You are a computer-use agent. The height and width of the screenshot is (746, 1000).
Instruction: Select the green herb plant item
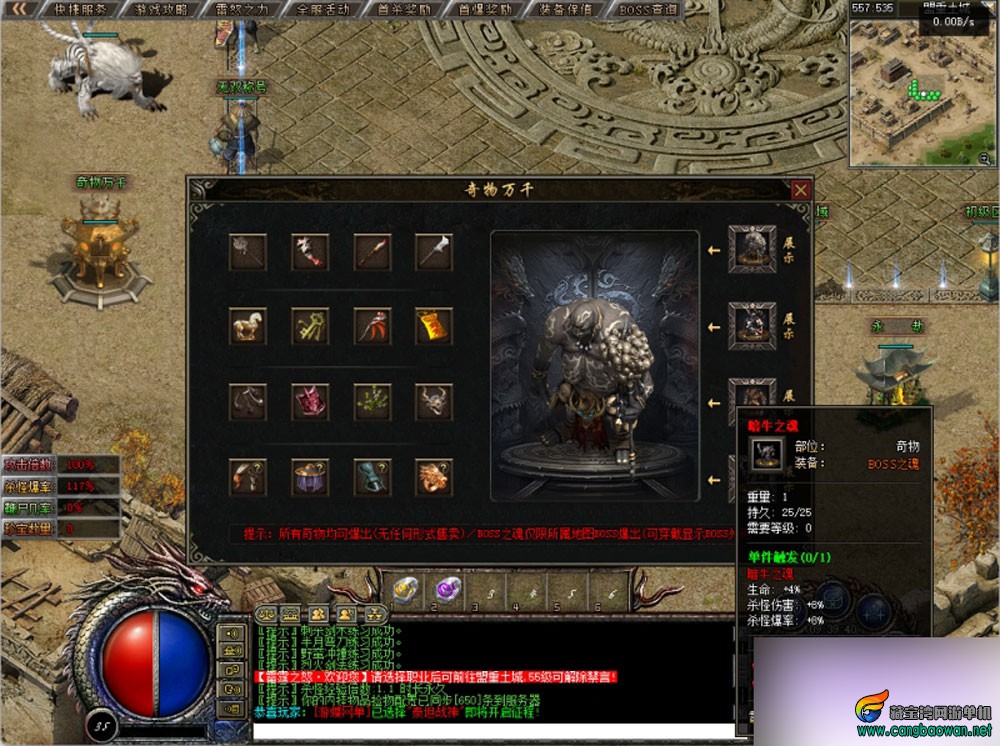click(372, 402)
